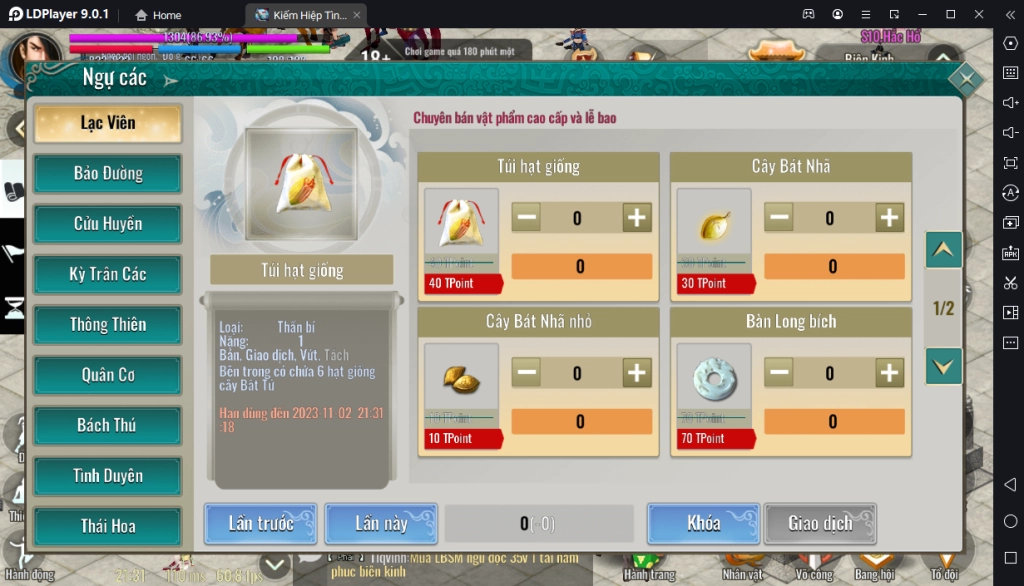This screenshot has height=586, width=1024.
Task: Switch to the Bách Thú category
Action: (108, 426)
